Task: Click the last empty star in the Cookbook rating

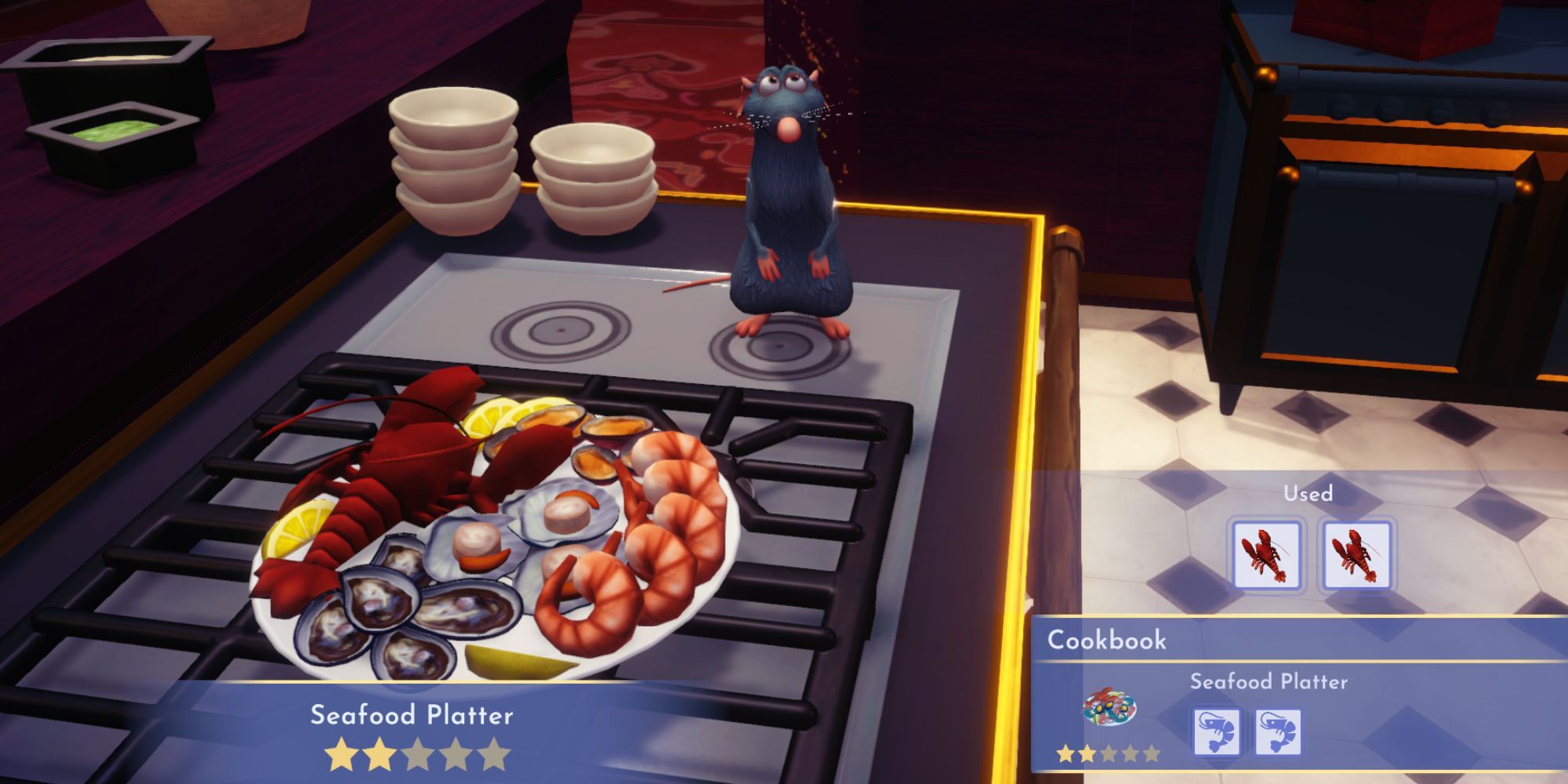Action: click(x=1153, y=754)
